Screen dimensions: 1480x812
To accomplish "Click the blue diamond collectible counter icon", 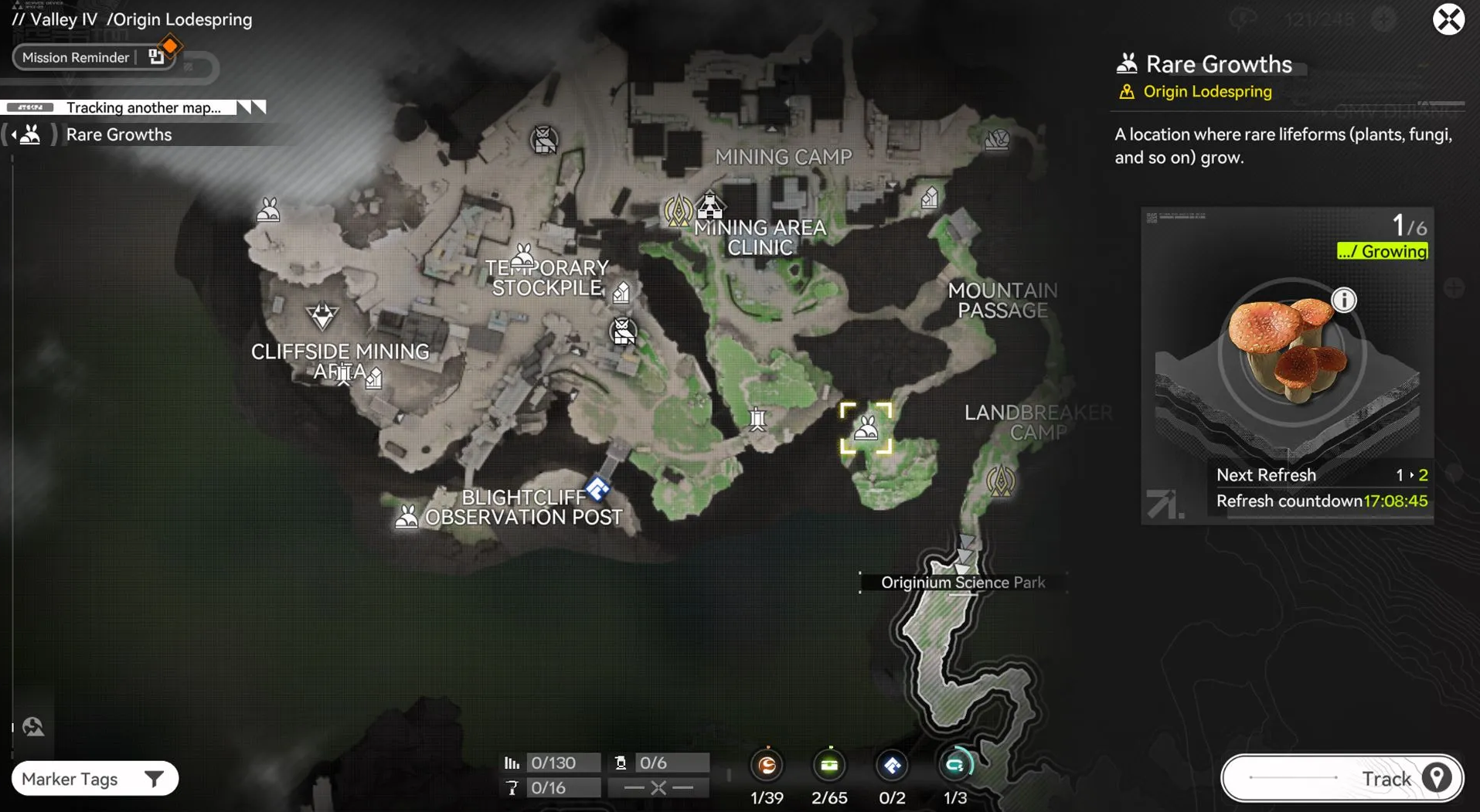I will coord(892,765).
